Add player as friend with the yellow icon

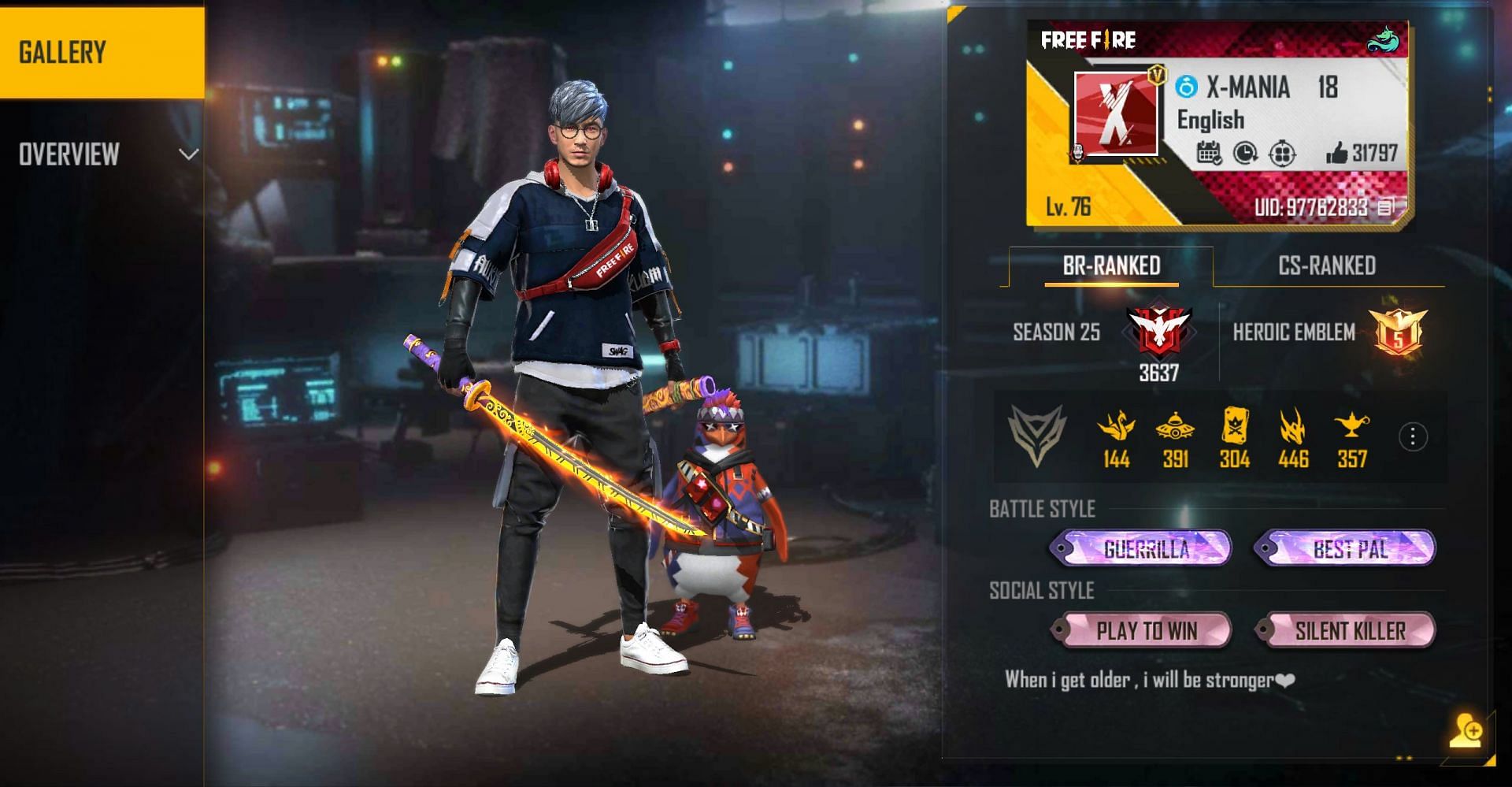tap(1466, 730)
